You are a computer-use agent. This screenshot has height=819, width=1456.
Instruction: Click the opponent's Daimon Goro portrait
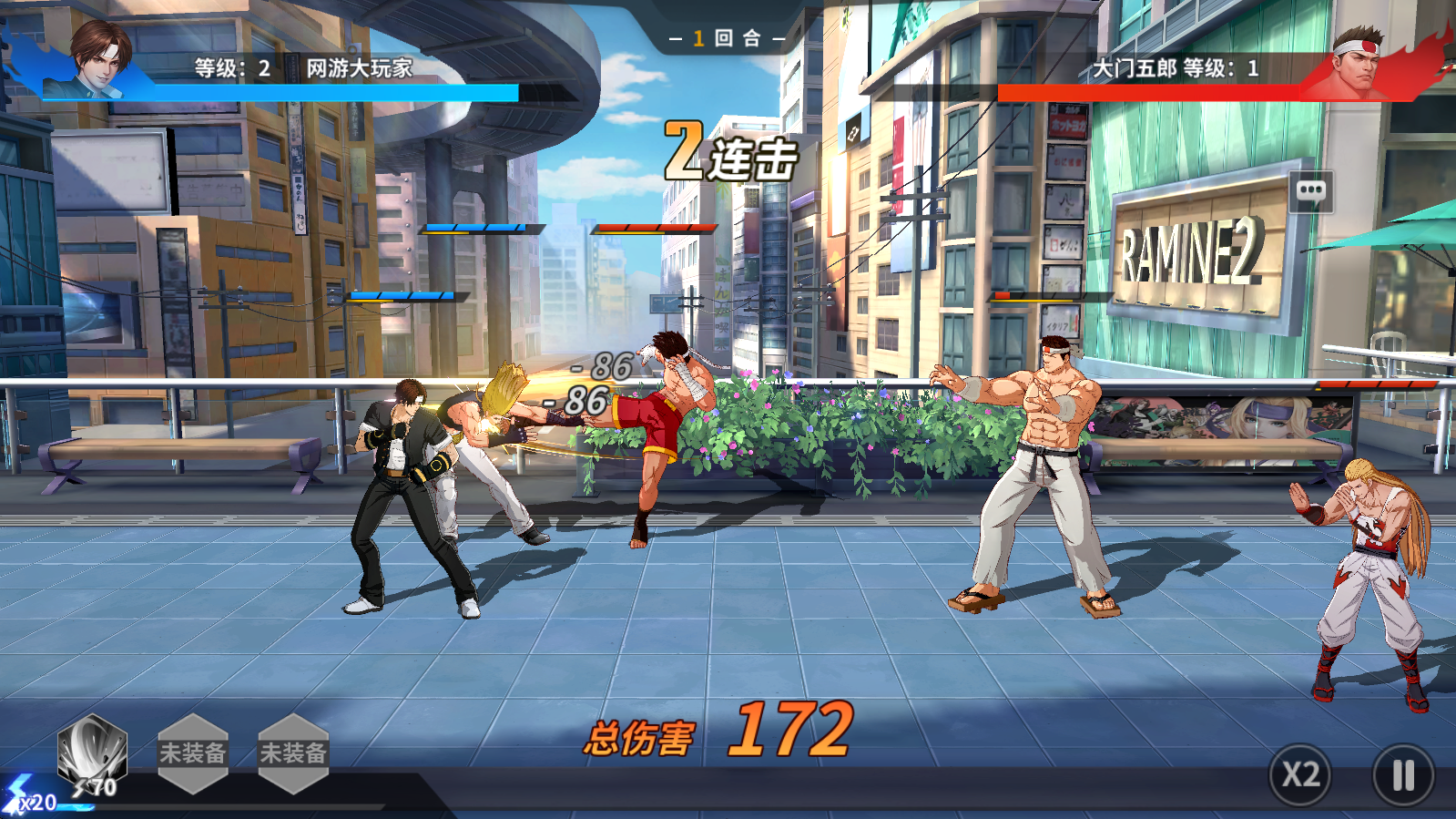point(1357,62)
